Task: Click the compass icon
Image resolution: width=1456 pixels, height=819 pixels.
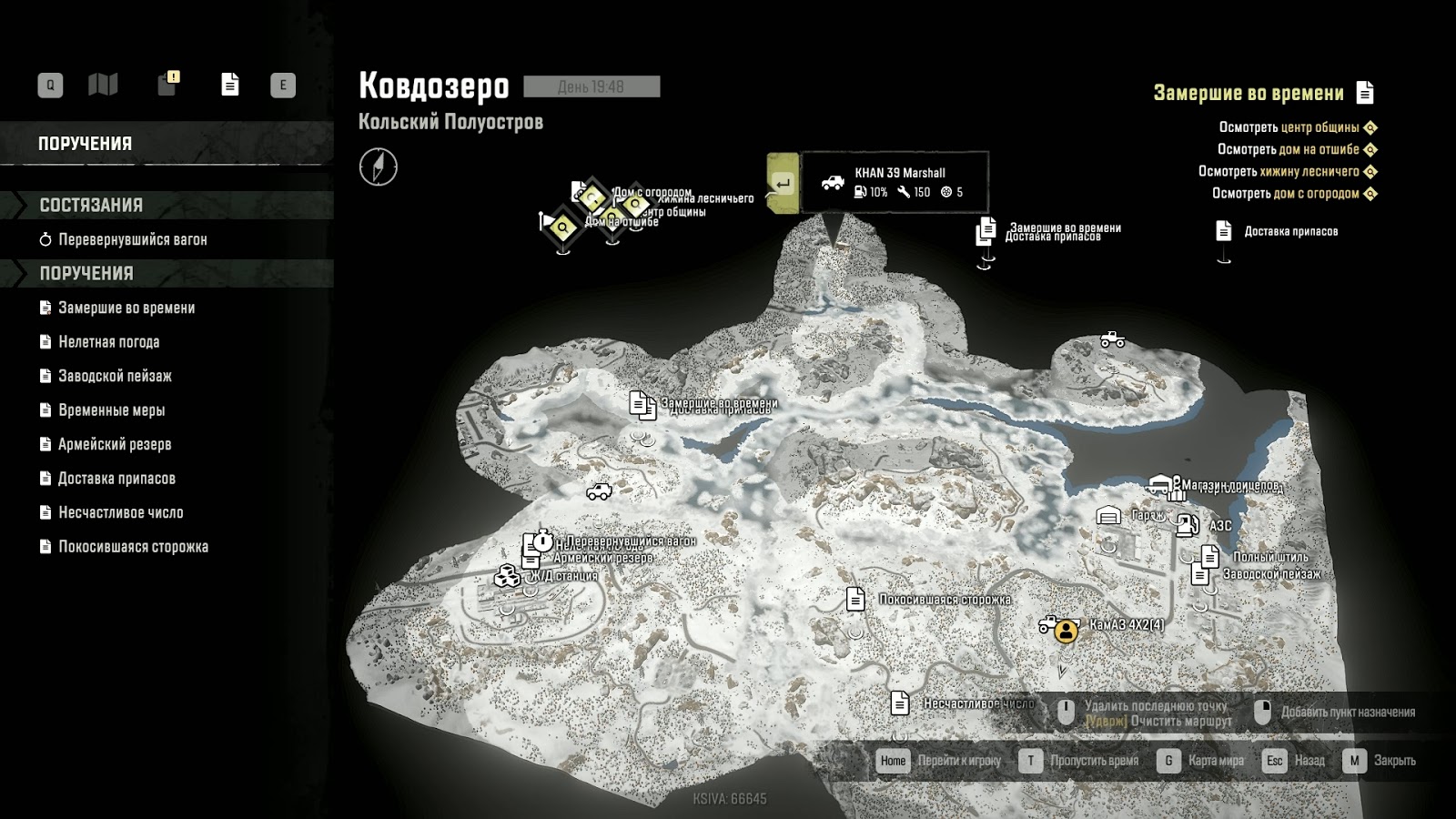Action: coord(379,167)
